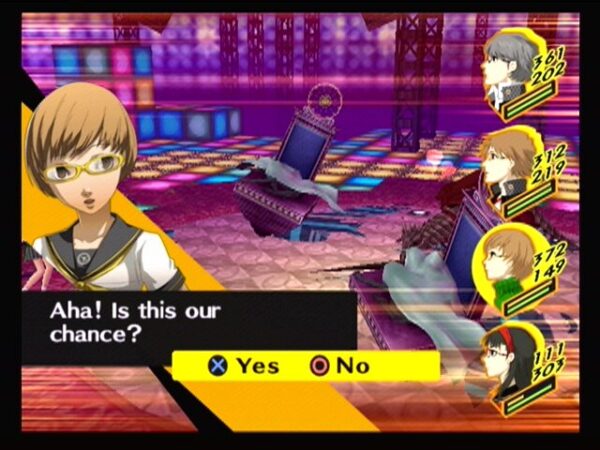Select No to decline the chance
The image size is (600, 450).
tap(340, 366)
